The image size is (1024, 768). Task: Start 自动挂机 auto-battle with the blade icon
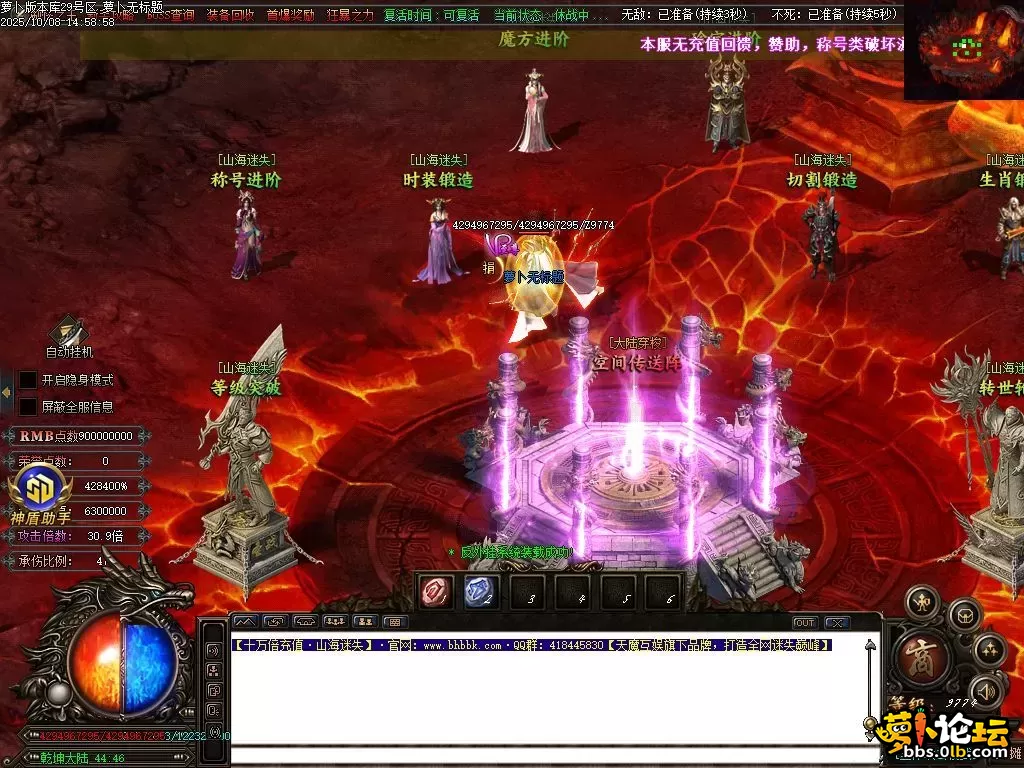tap(69, 331)
